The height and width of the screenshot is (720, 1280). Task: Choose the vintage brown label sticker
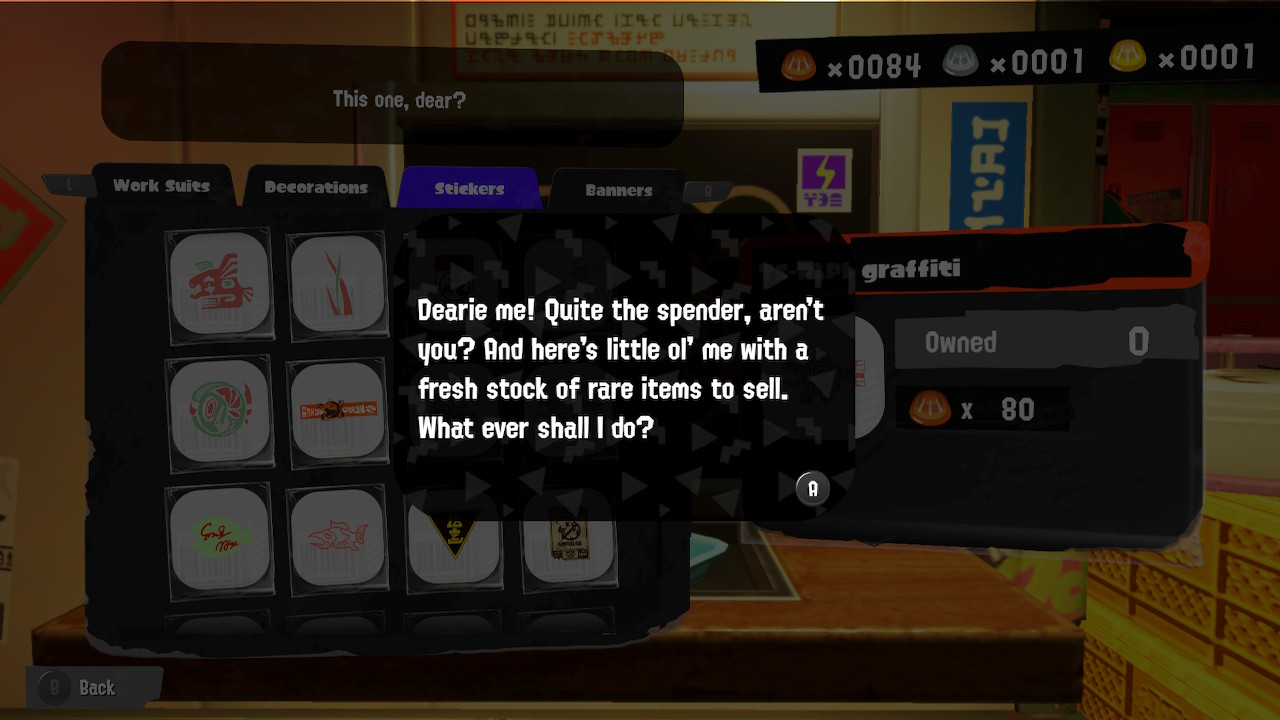[x=568, y=538]
